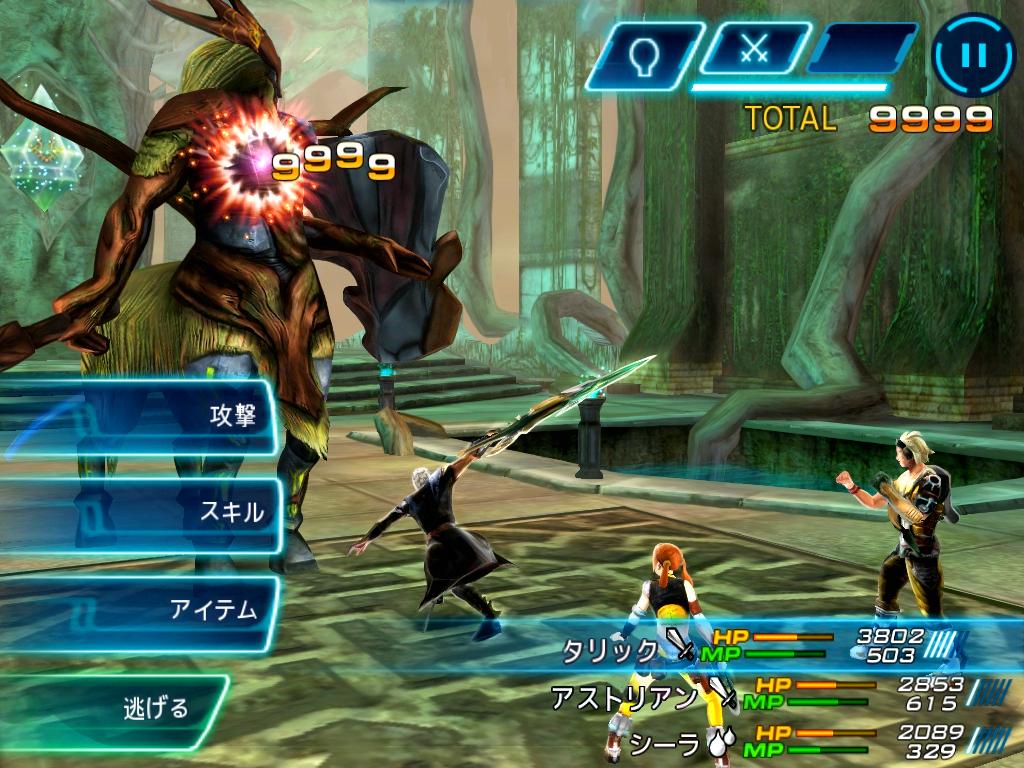Select 逃げる to flee battle
The height and width of the screenshot is (768, 1024).
[x=115, y=709]
